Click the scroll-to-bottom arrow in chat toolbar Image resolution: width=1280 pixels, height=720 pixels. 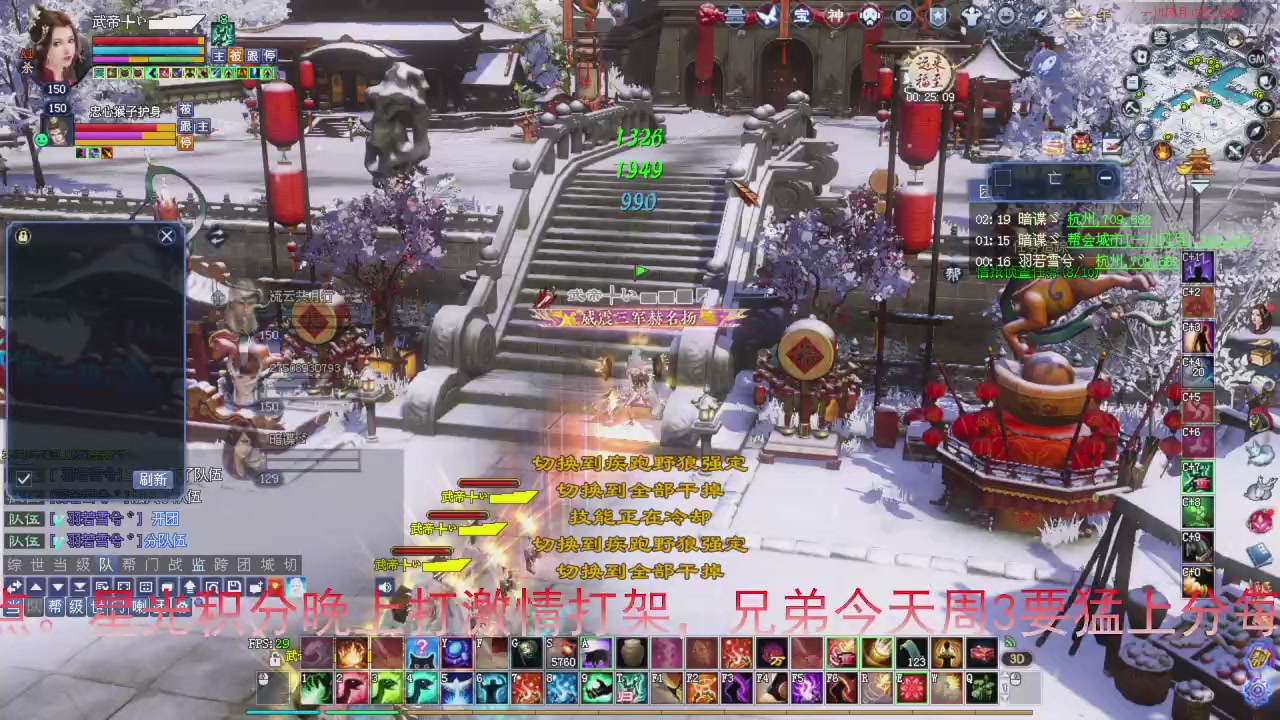pos(78,587)
